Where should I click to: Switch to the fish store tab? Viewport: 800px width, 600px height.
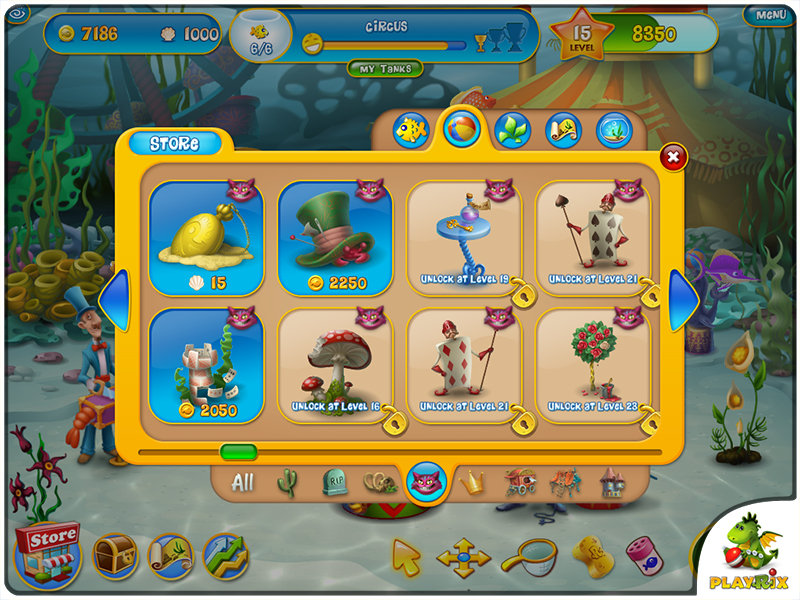click(411, 130)
